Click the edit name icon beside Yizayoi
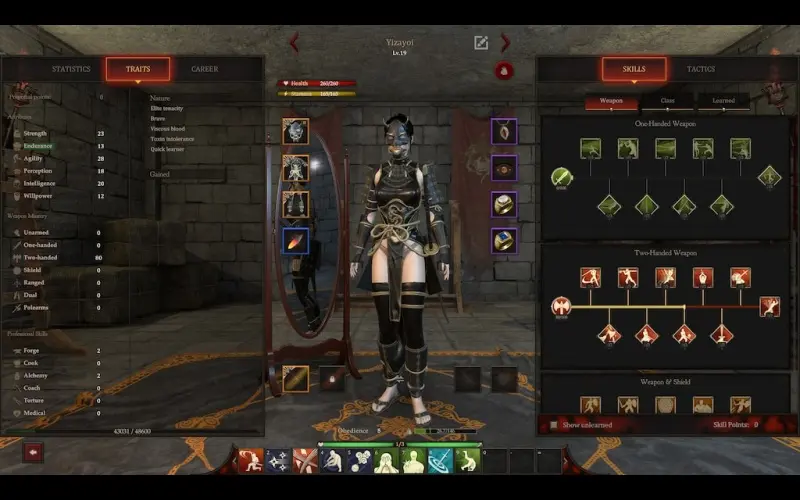The image size is (800, 500). coord(481,42)
